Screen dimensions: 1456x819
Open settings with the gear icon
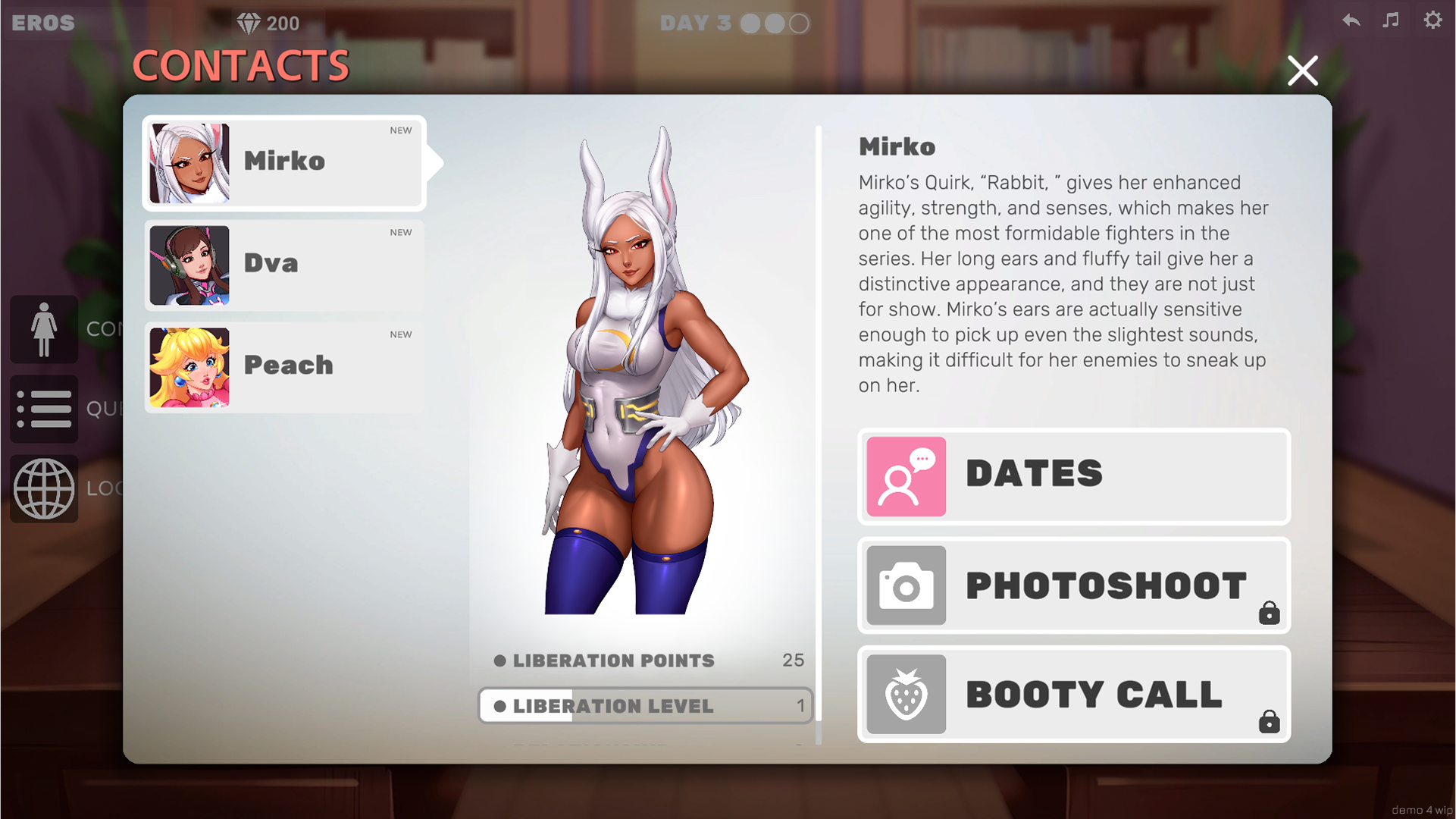1433,20
